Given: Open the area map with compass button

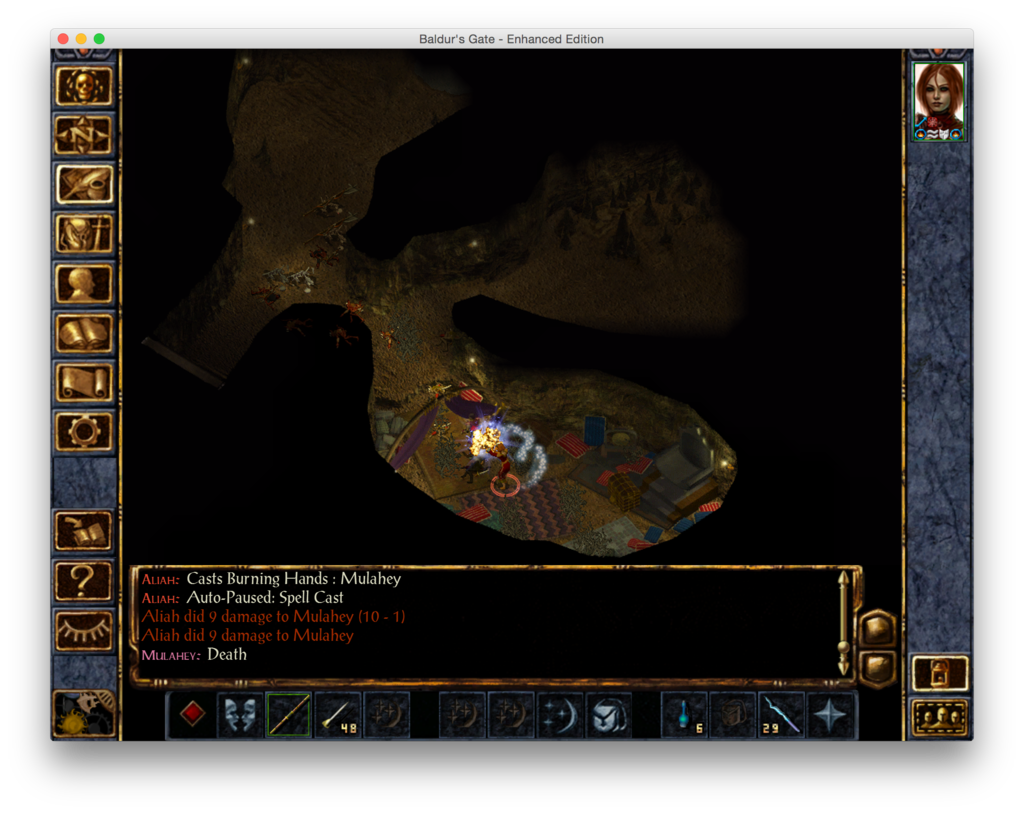Looking at the screenshot, I should [x=84, y=135].
